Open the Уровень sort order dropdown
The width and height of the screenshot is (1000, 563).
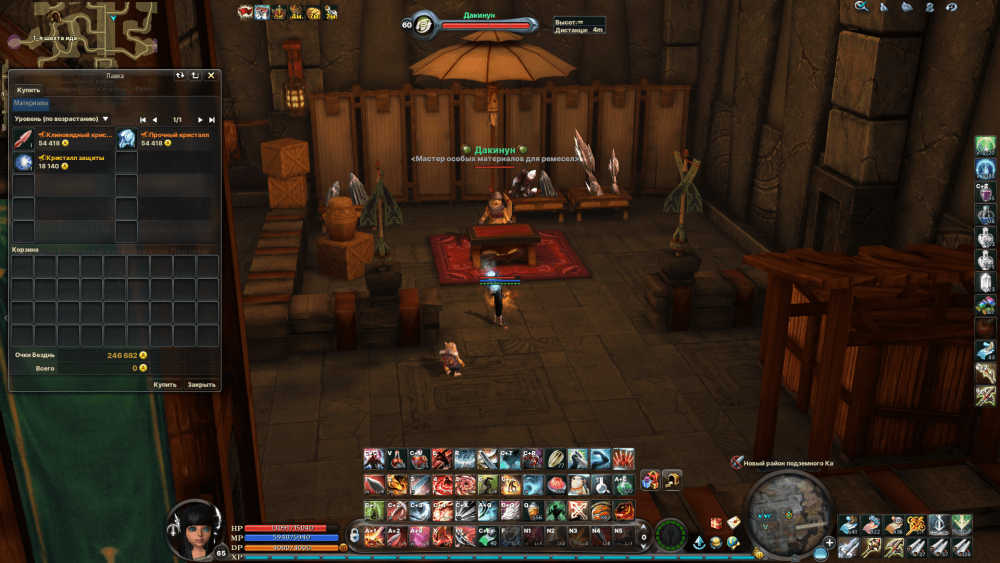62,119
